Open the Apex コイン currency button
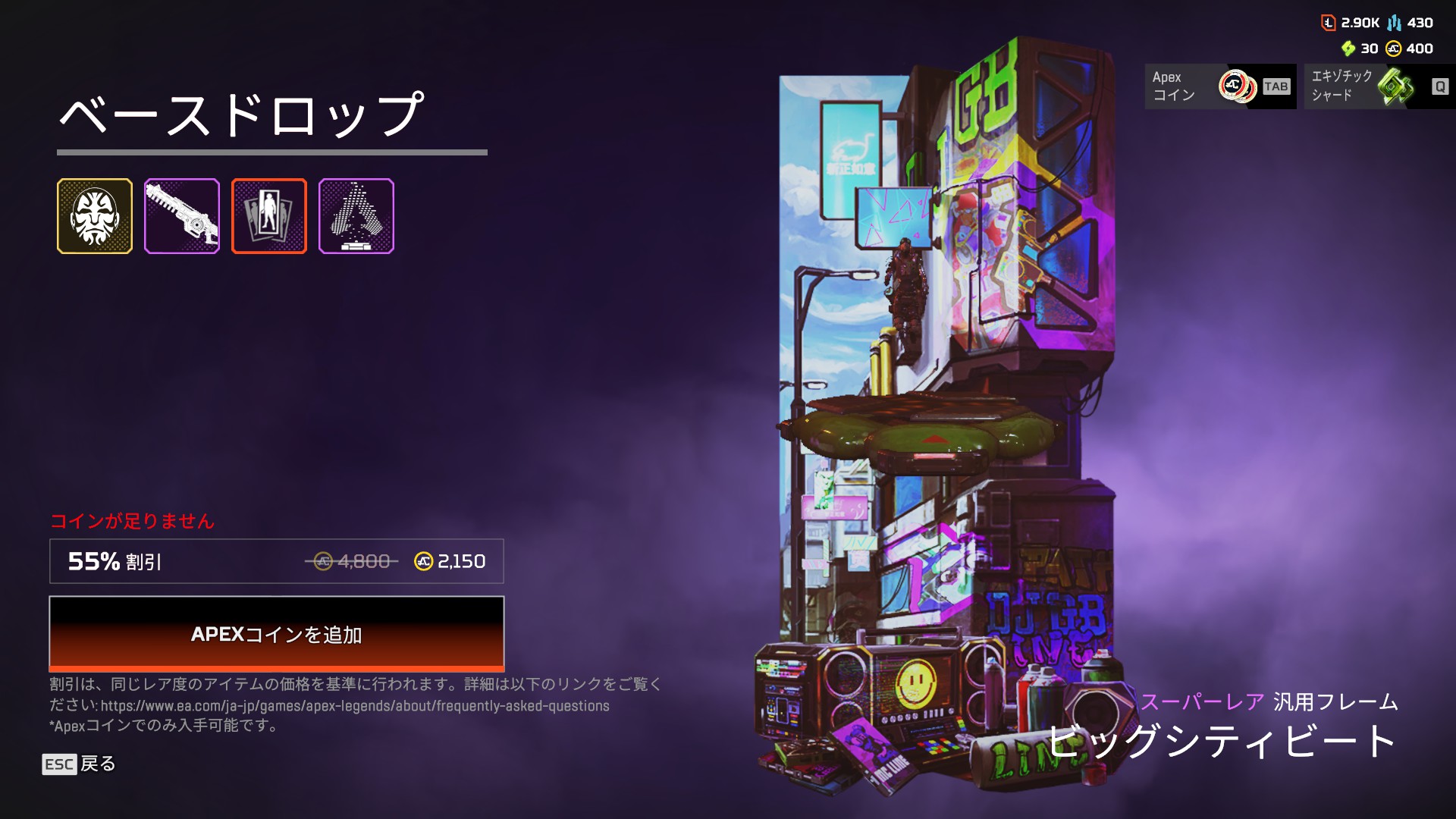This screenshot has width=1456, height=819. tap(1220, 86)
